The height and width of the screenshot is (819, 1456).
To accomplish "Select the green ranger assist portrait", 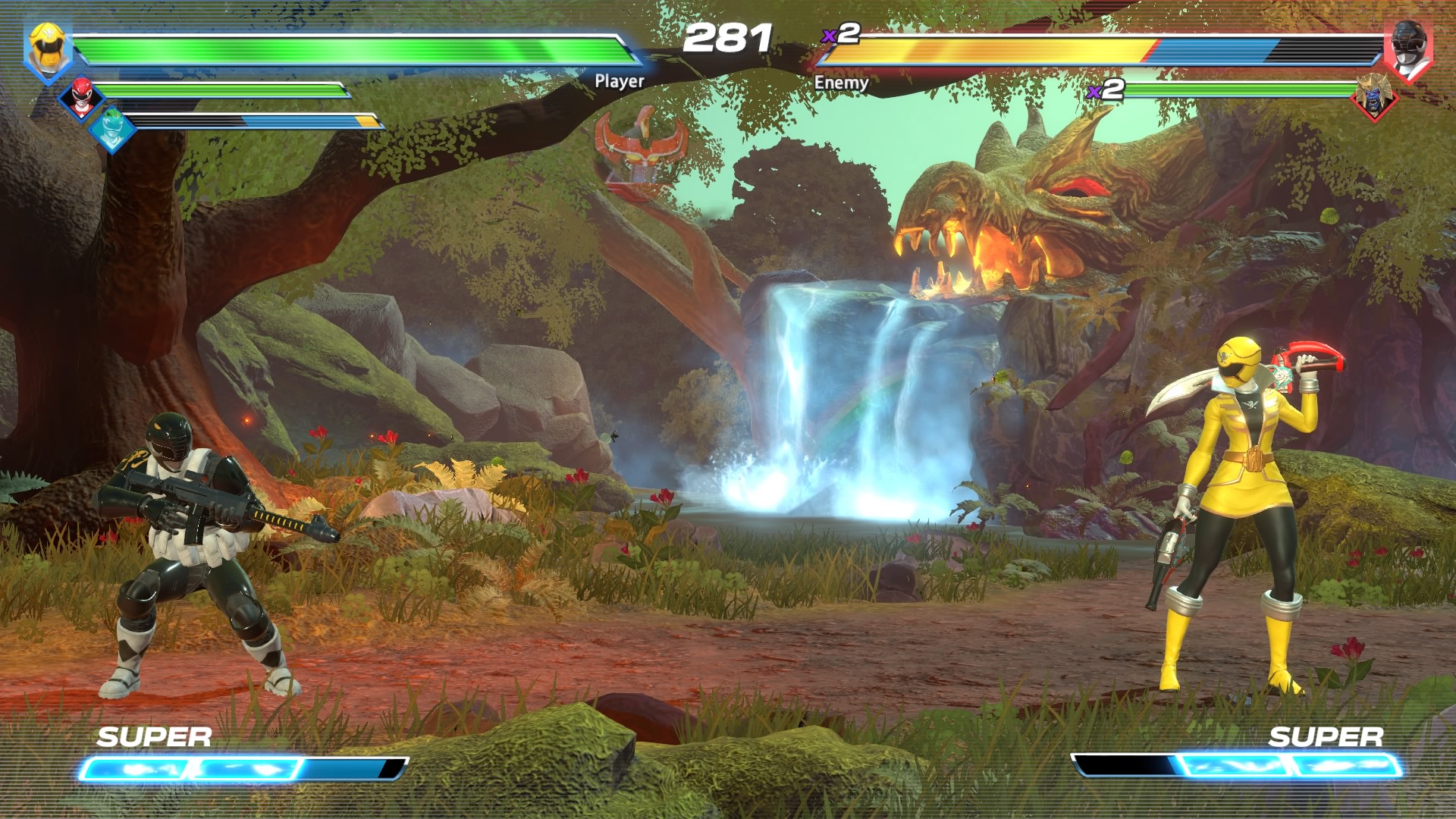I will point(111,129).
